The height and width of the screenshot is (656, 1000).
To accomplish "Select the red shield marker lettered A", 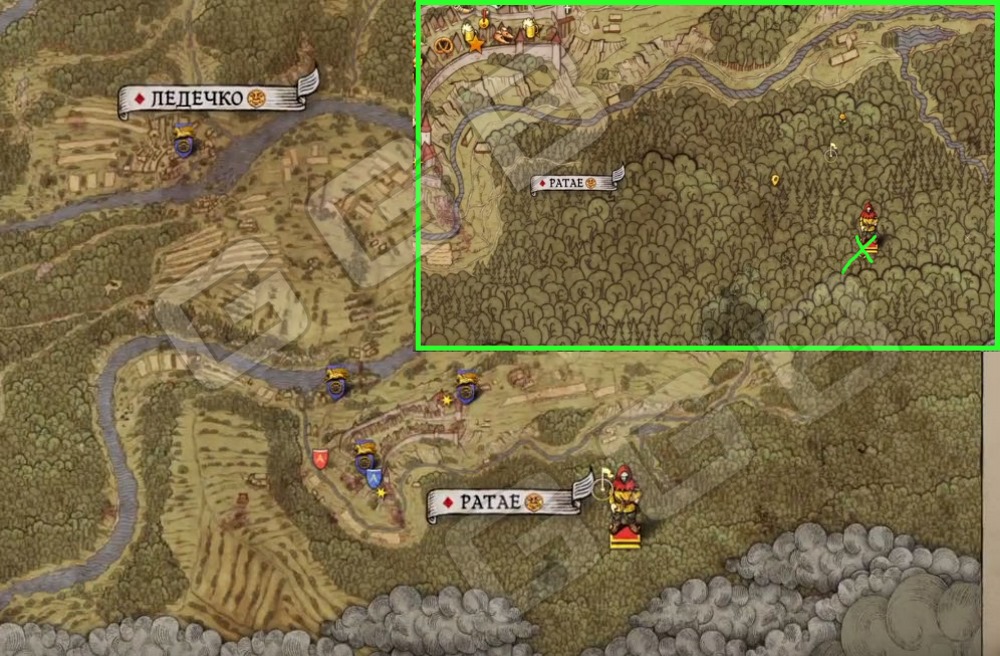I will pos(320,459).
